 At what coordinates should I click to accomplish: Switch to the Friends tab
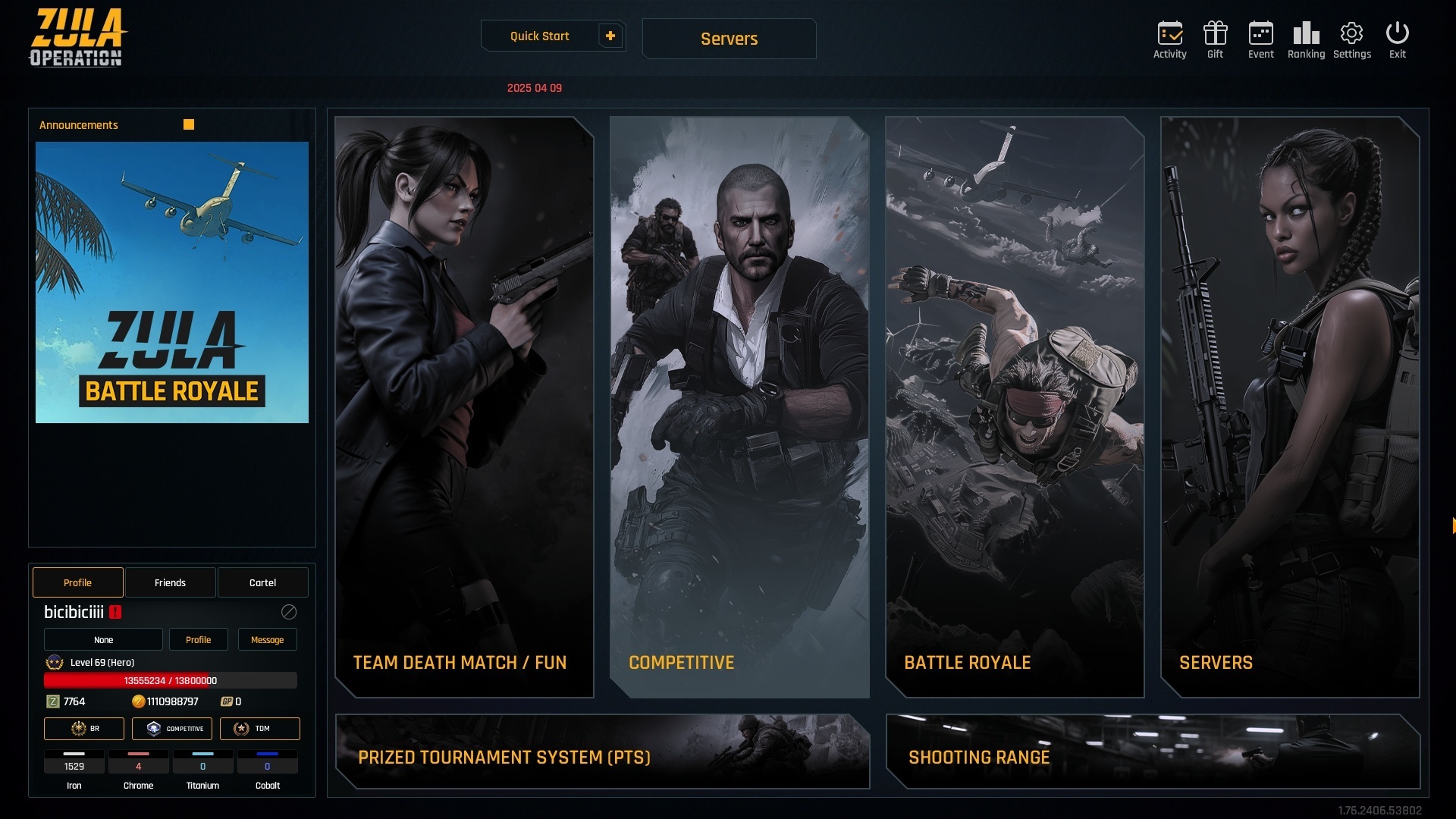coord(170,582)
